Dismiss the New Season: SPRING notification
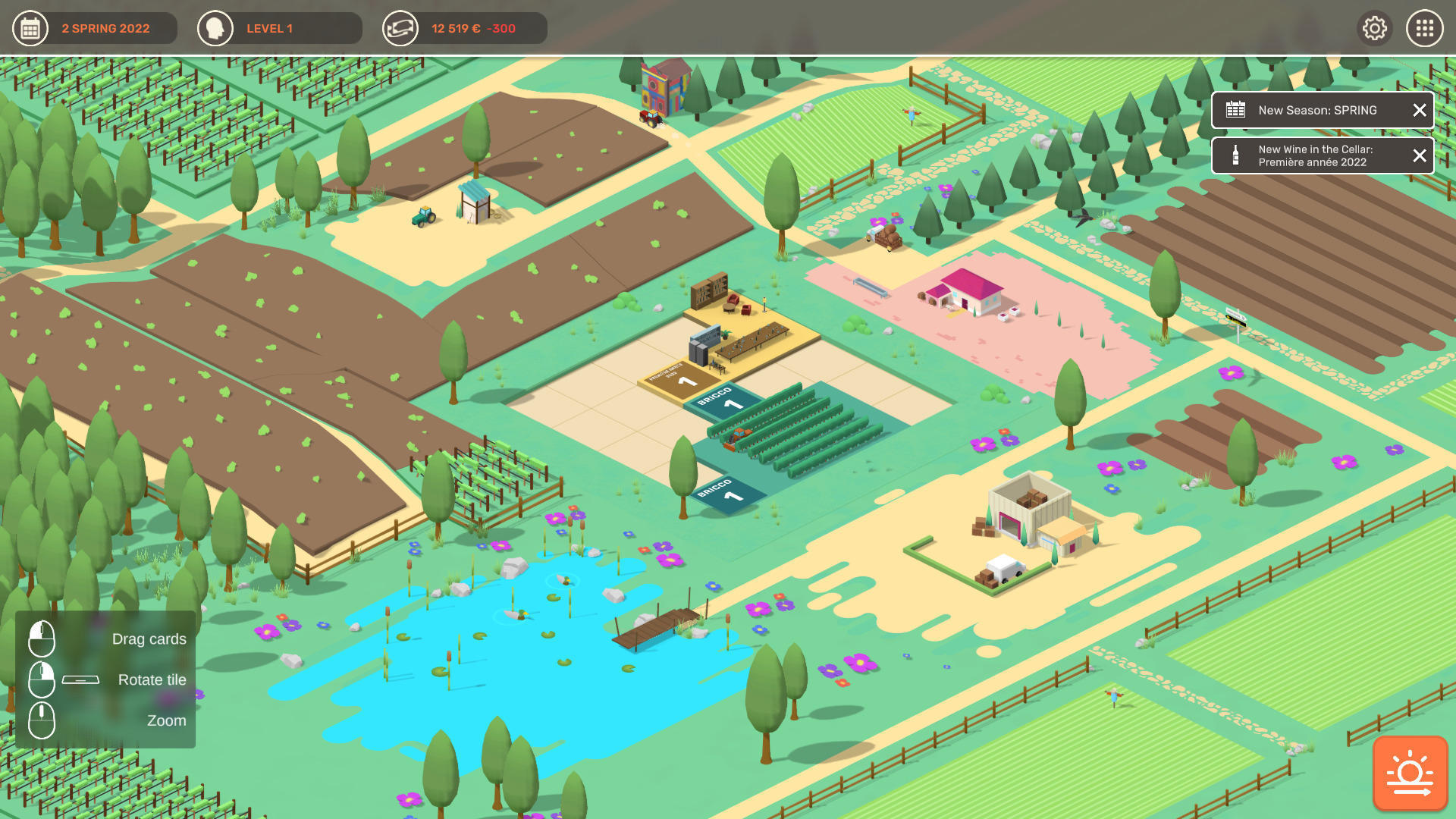The height and width of the screenshot is (819, 1456). (x=1420, y=111)
